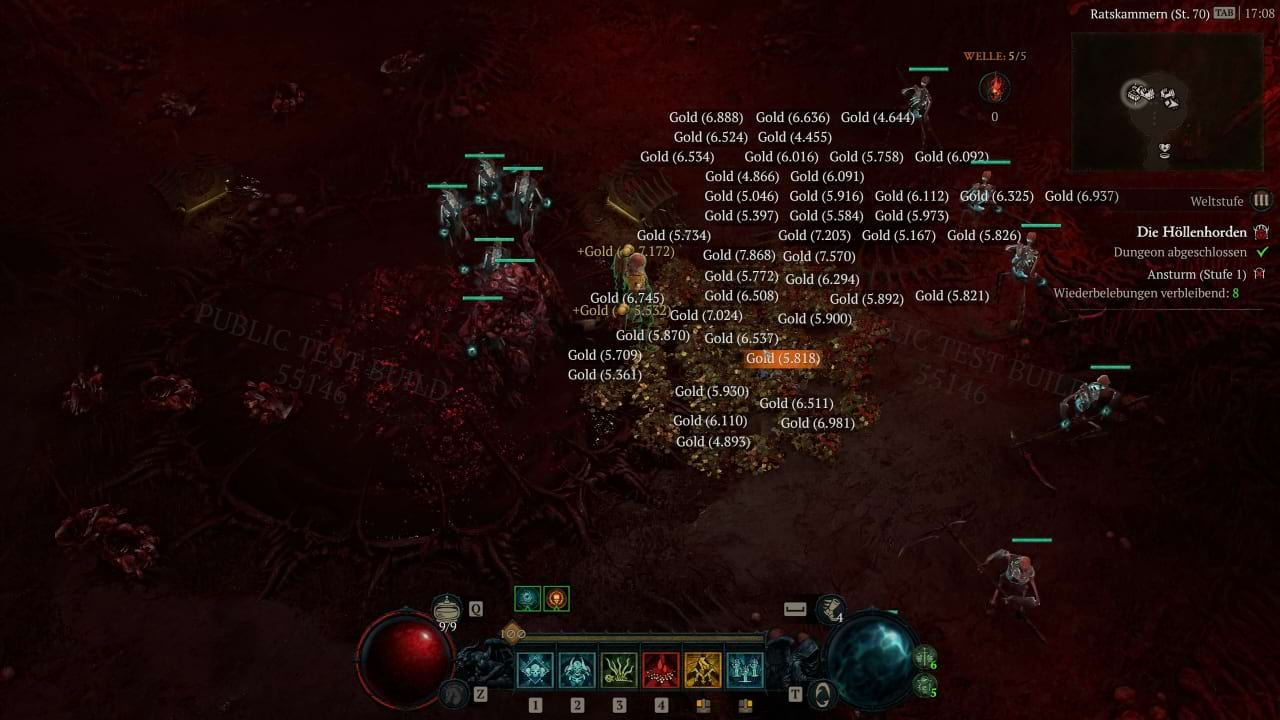The height and width of the screenshot is (720, 1280).
Task: Activate the skeleton skull skill in slot 1
Action: pyautogui.click(x=535, y=670)
